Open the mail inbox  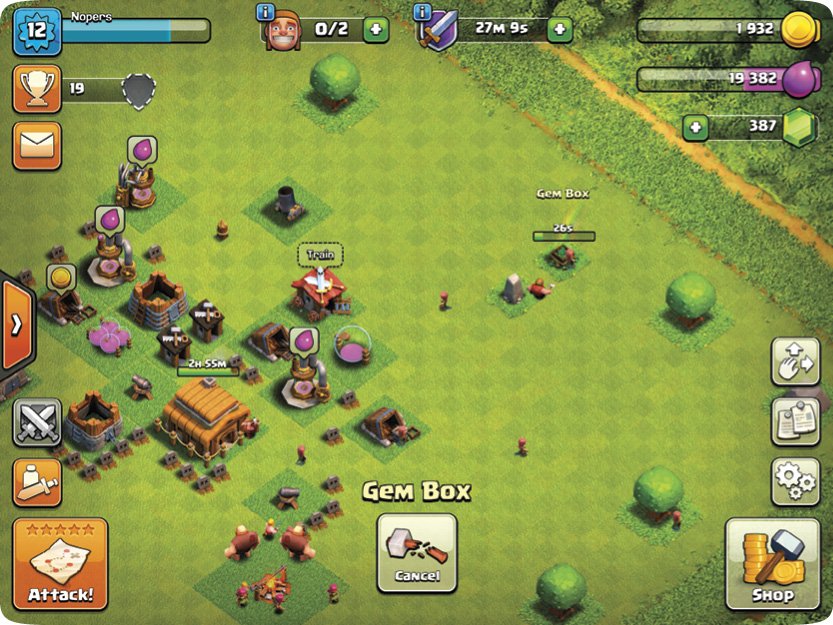click(37, 146)
